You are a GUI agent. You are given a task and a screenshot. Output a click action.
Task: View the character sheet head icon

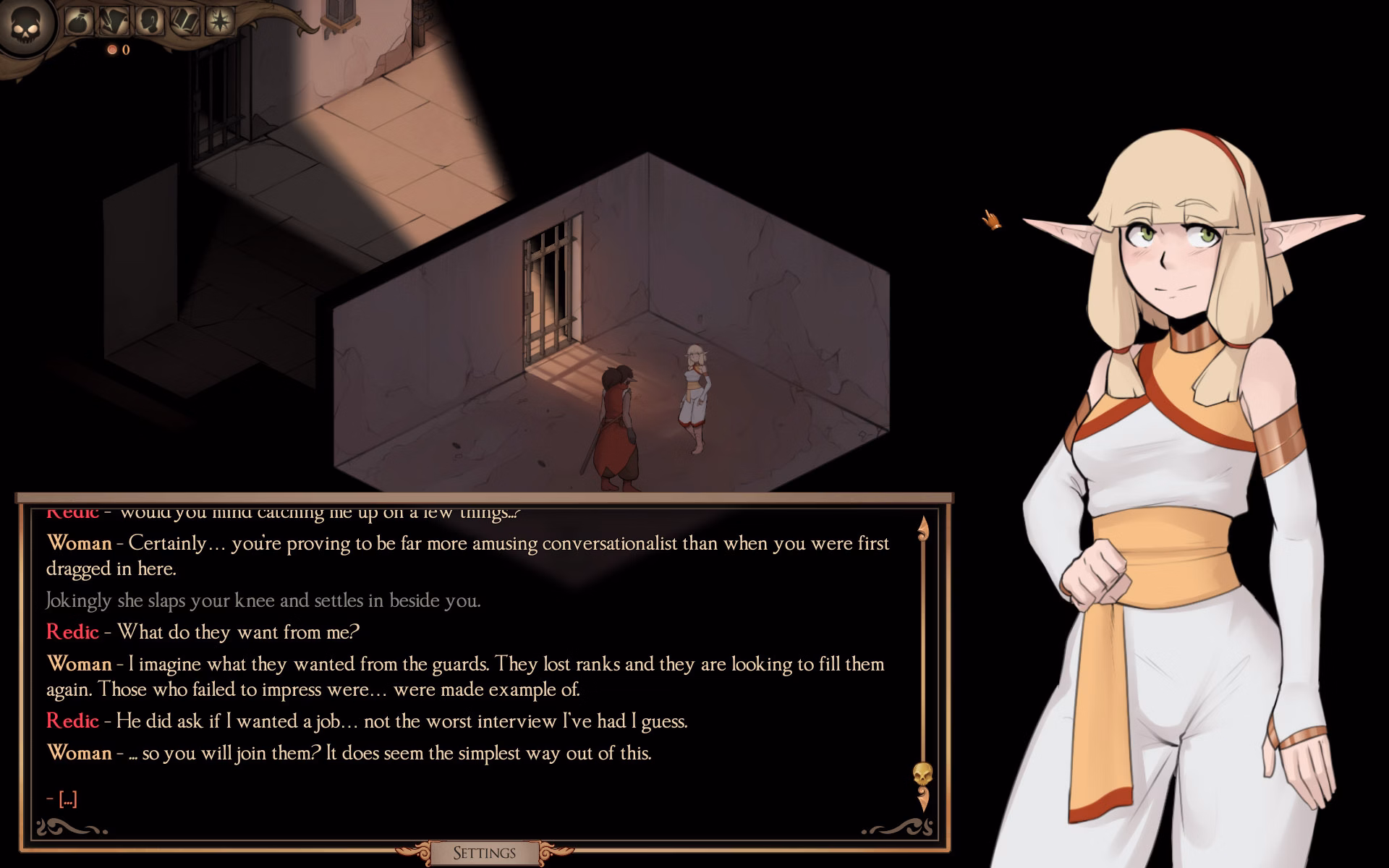(148, 20)
